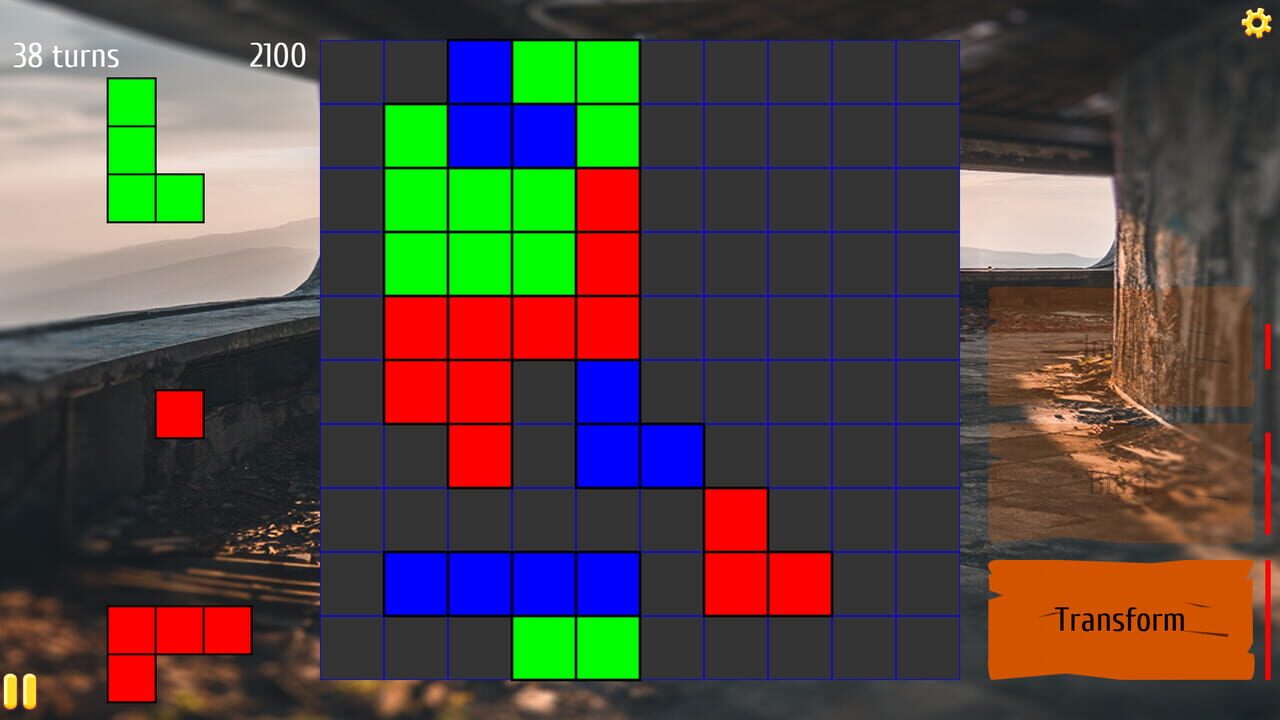Image resolution: width=1280 pixels, height=720 pixels.
Task: Click a green cell in the top row
Action: click(545, 70)
